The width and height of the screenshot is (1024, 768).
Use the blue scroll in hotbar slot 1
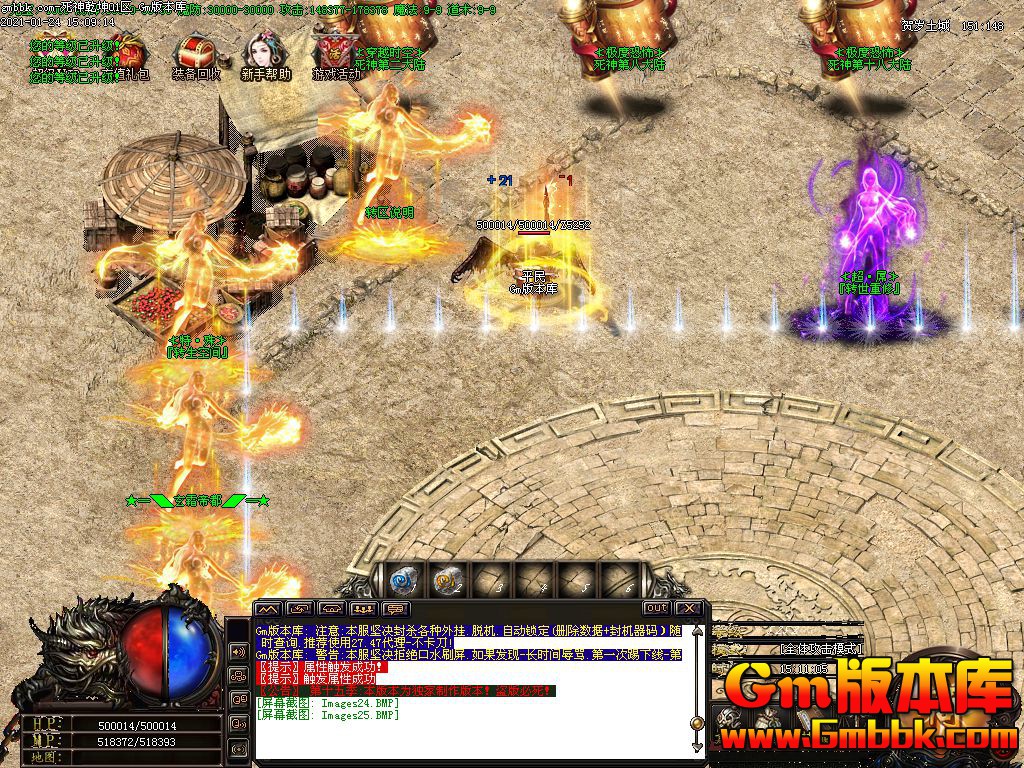(x=403, y=579)
